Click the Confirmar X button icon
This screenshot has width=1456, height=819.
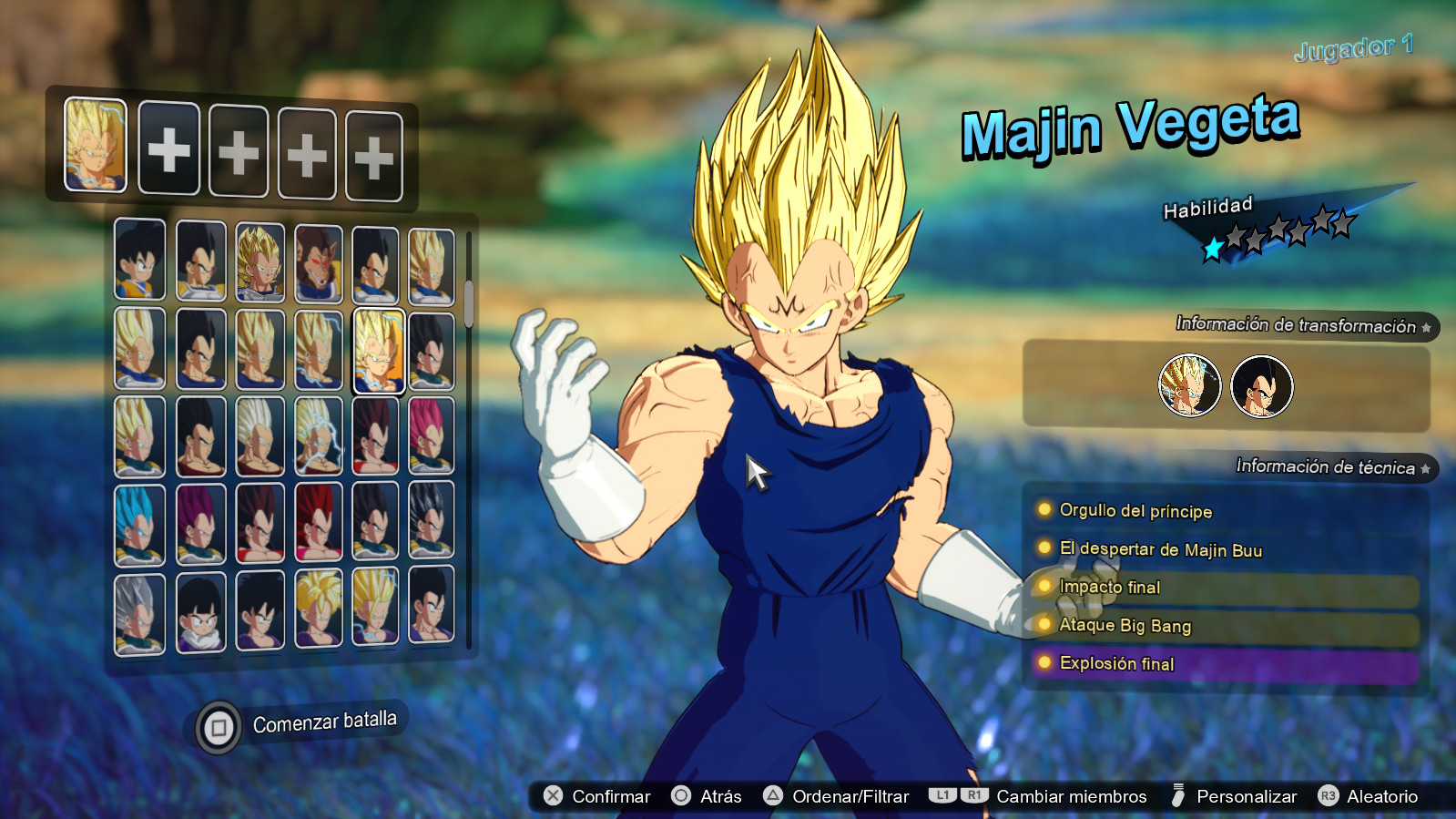[x=551, y=796]
